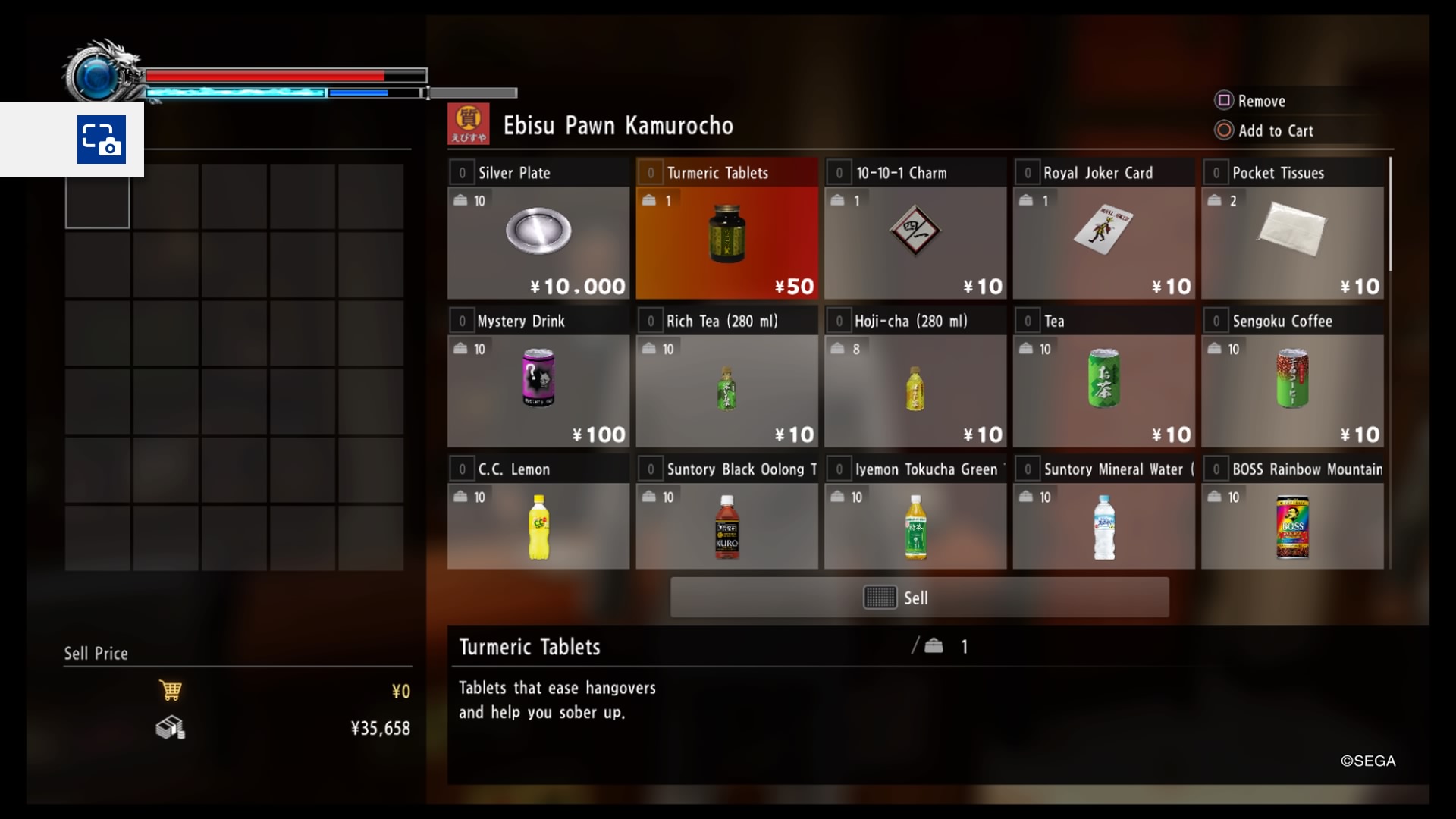Select the highlighted empty inventory slot

tap(97, 199)
